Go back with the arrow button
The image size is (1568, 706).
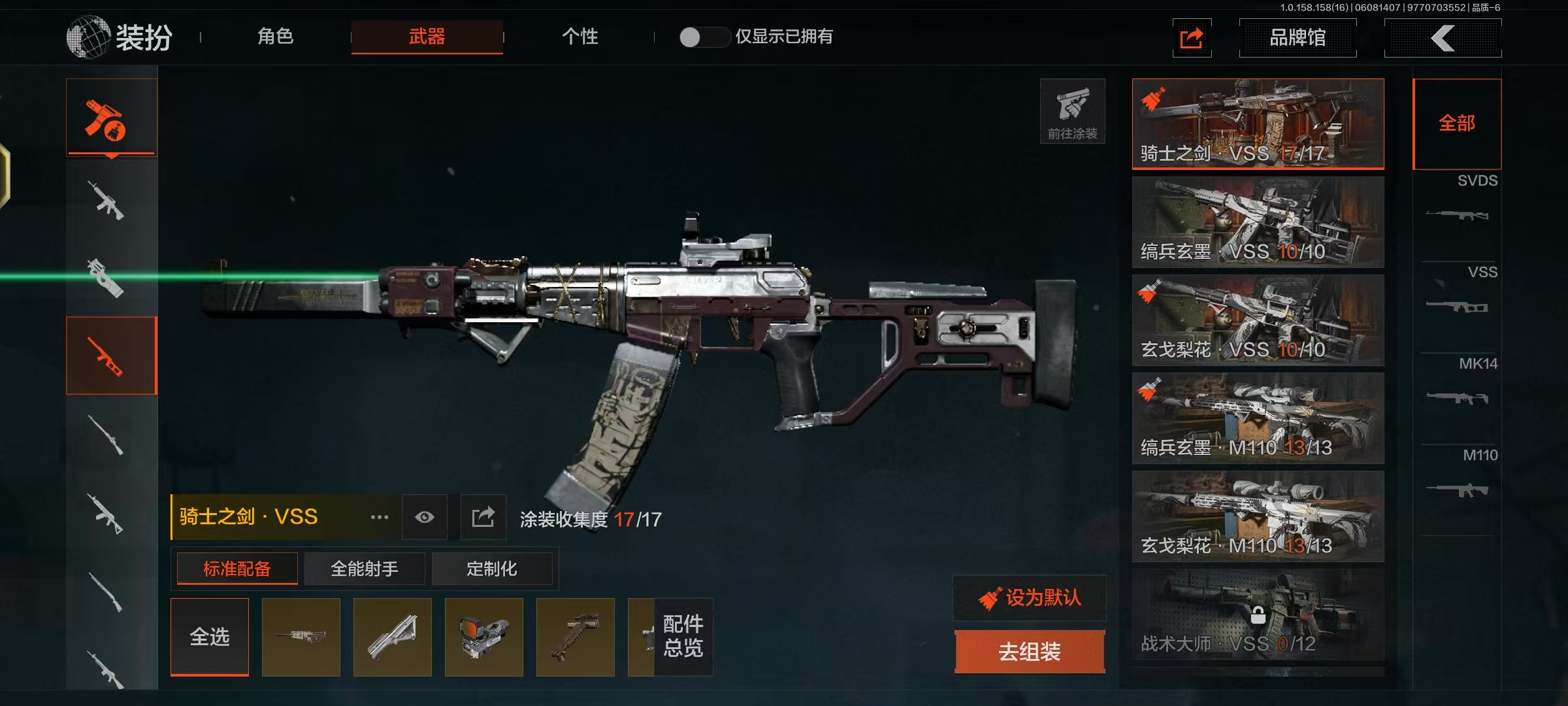pos(1443,38)
